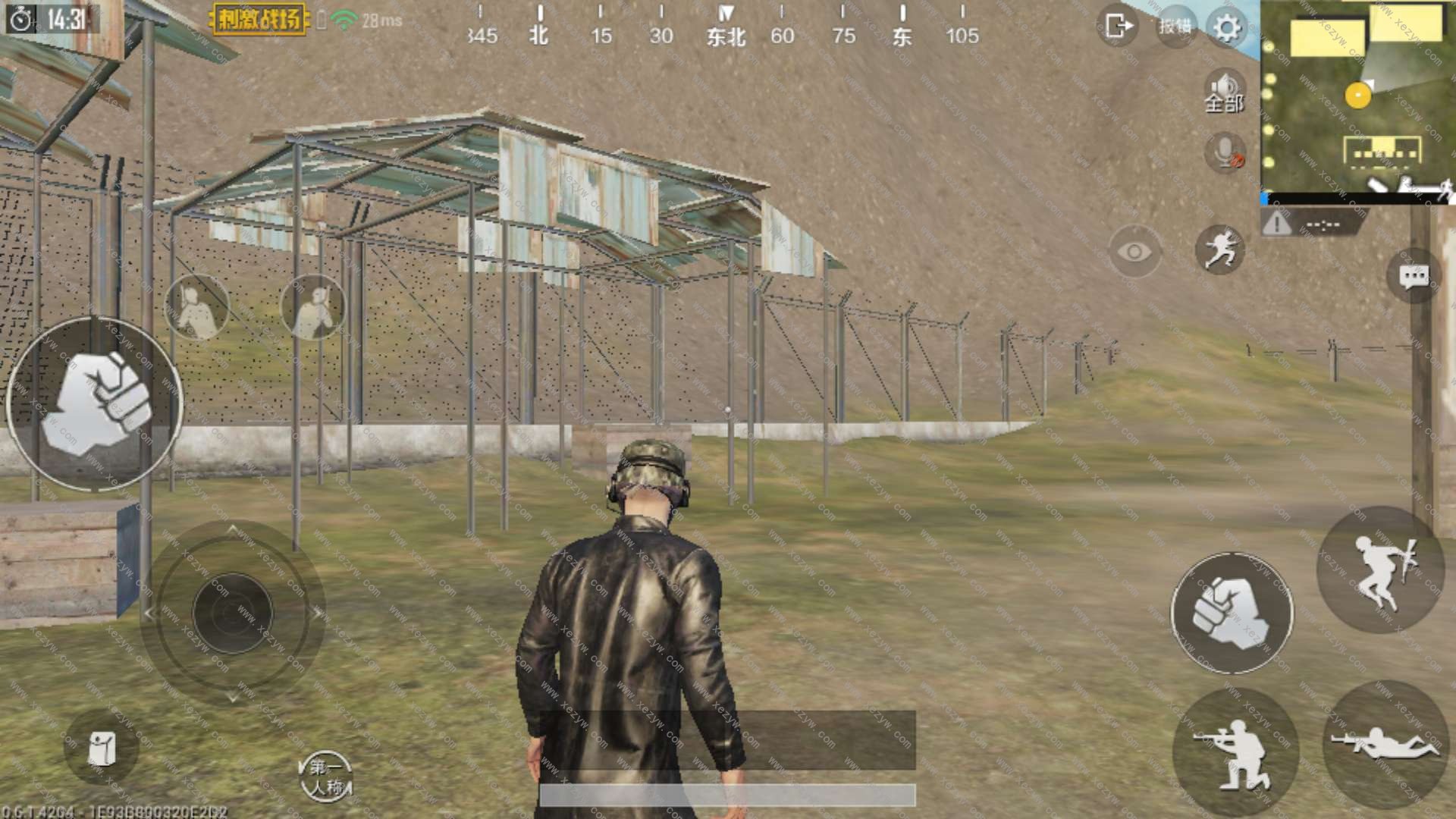Tap the movement joystick center
Viewport: 1456px width, 819px height.
232,613
